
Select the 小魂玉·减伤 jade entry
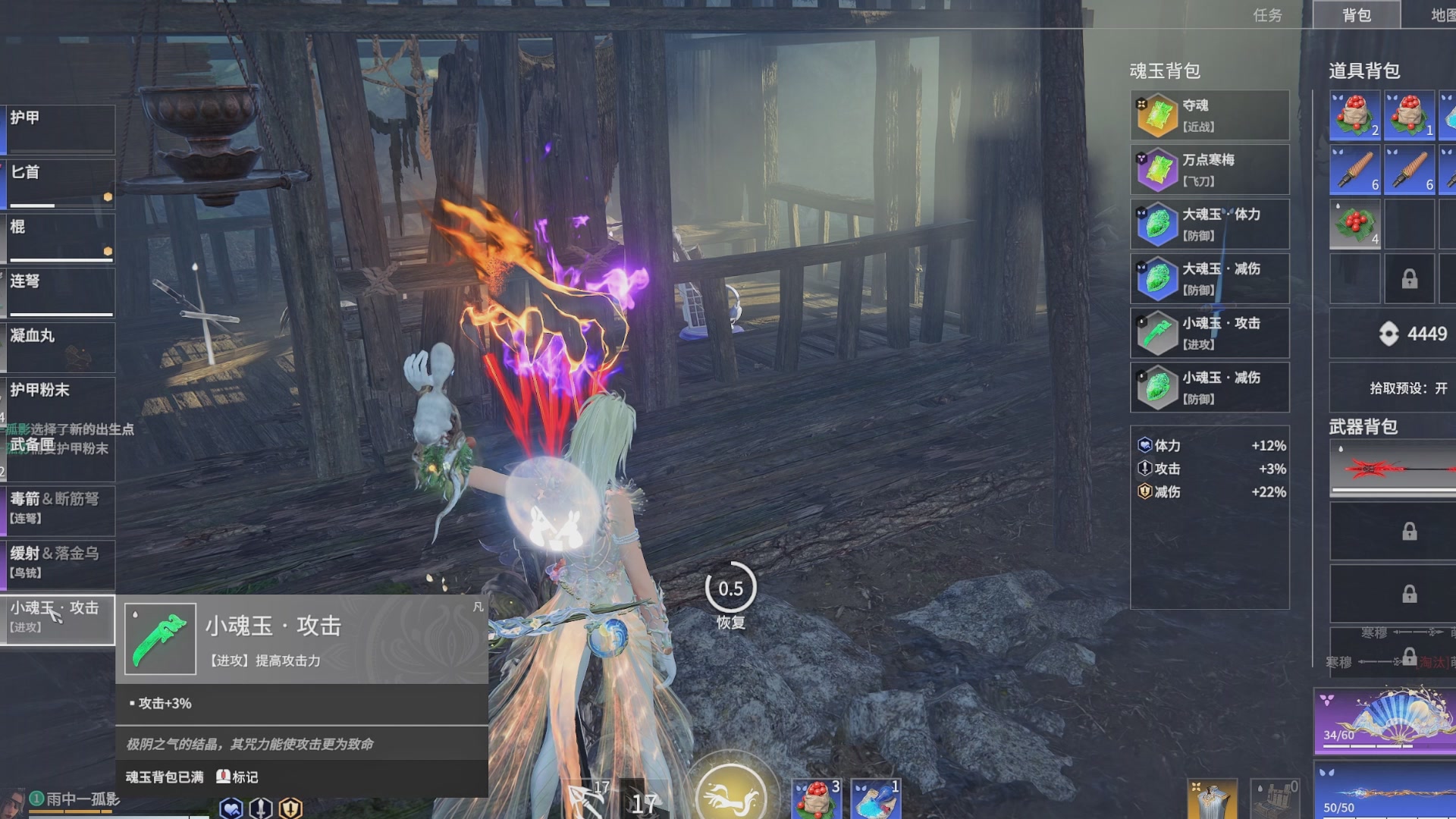(1210, 388)
